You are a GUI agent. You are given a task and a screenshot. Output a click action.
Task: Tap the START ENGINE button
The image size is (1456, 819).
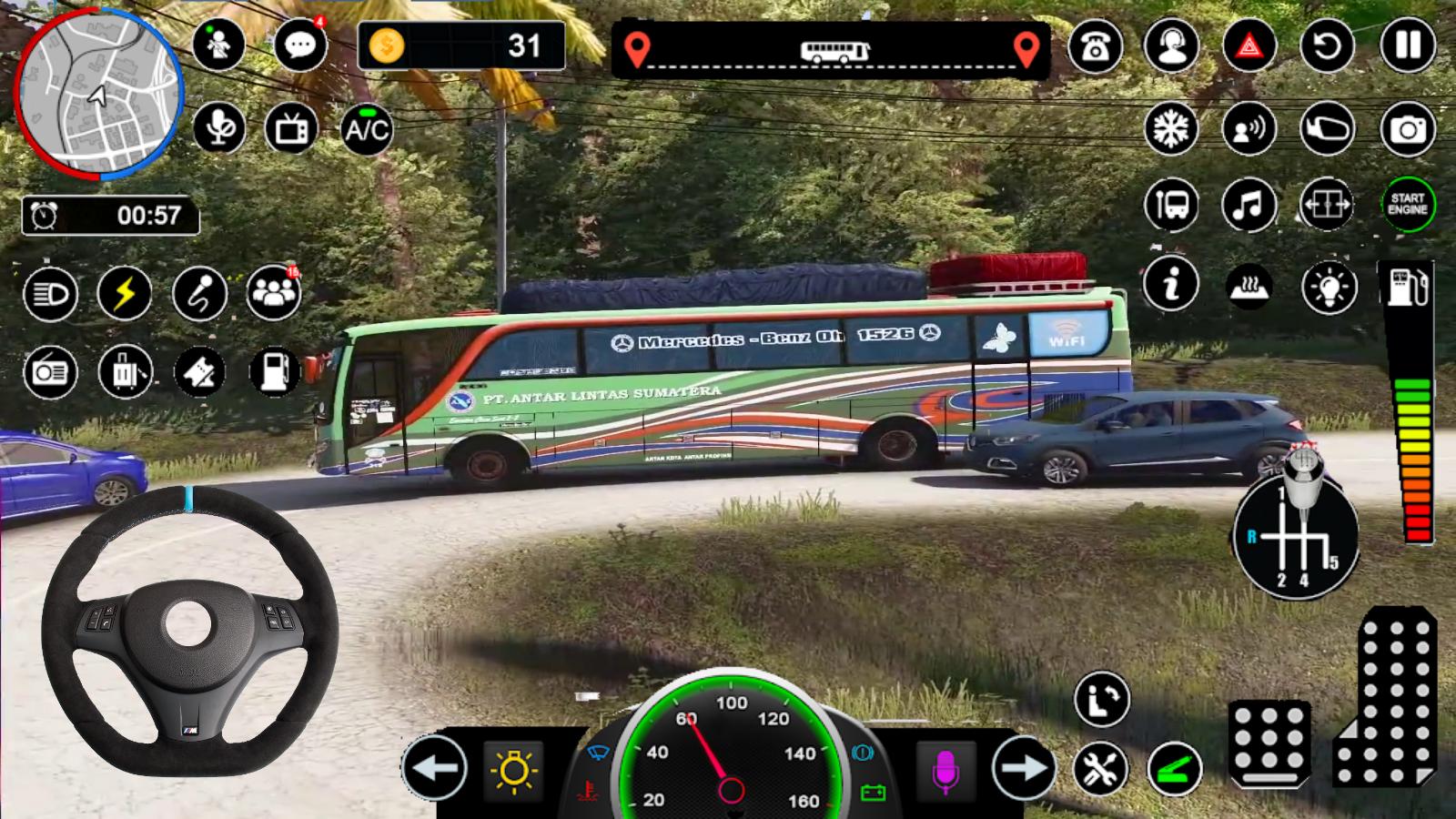[x=1407, y=204]
